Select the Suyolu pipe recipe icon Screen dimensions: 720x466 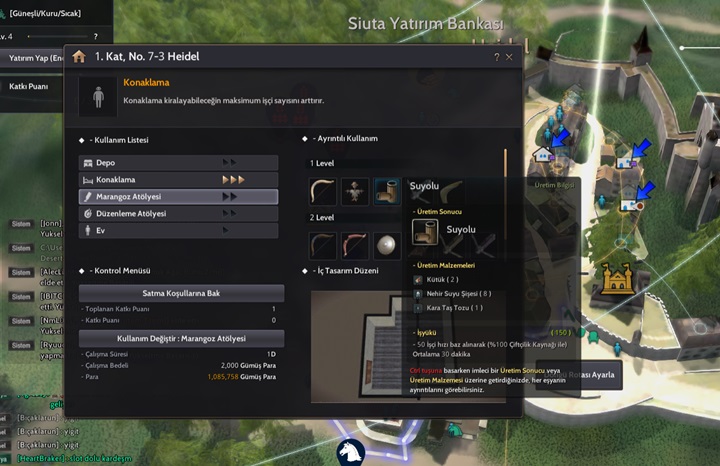pos(388,191)
